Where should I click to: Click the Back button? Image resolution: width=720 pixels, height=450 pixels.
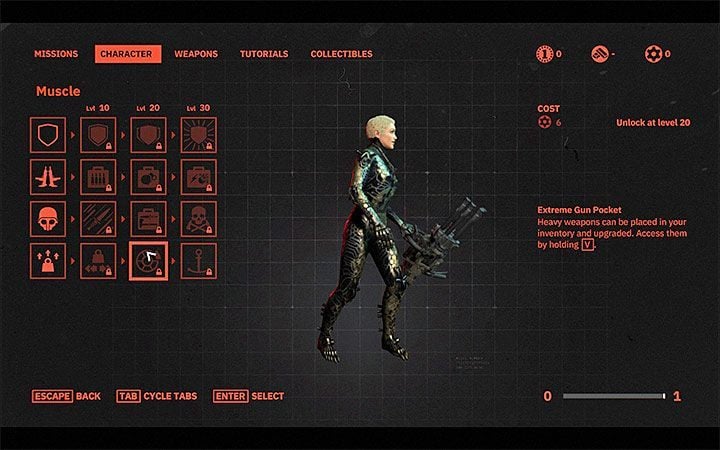66,396
